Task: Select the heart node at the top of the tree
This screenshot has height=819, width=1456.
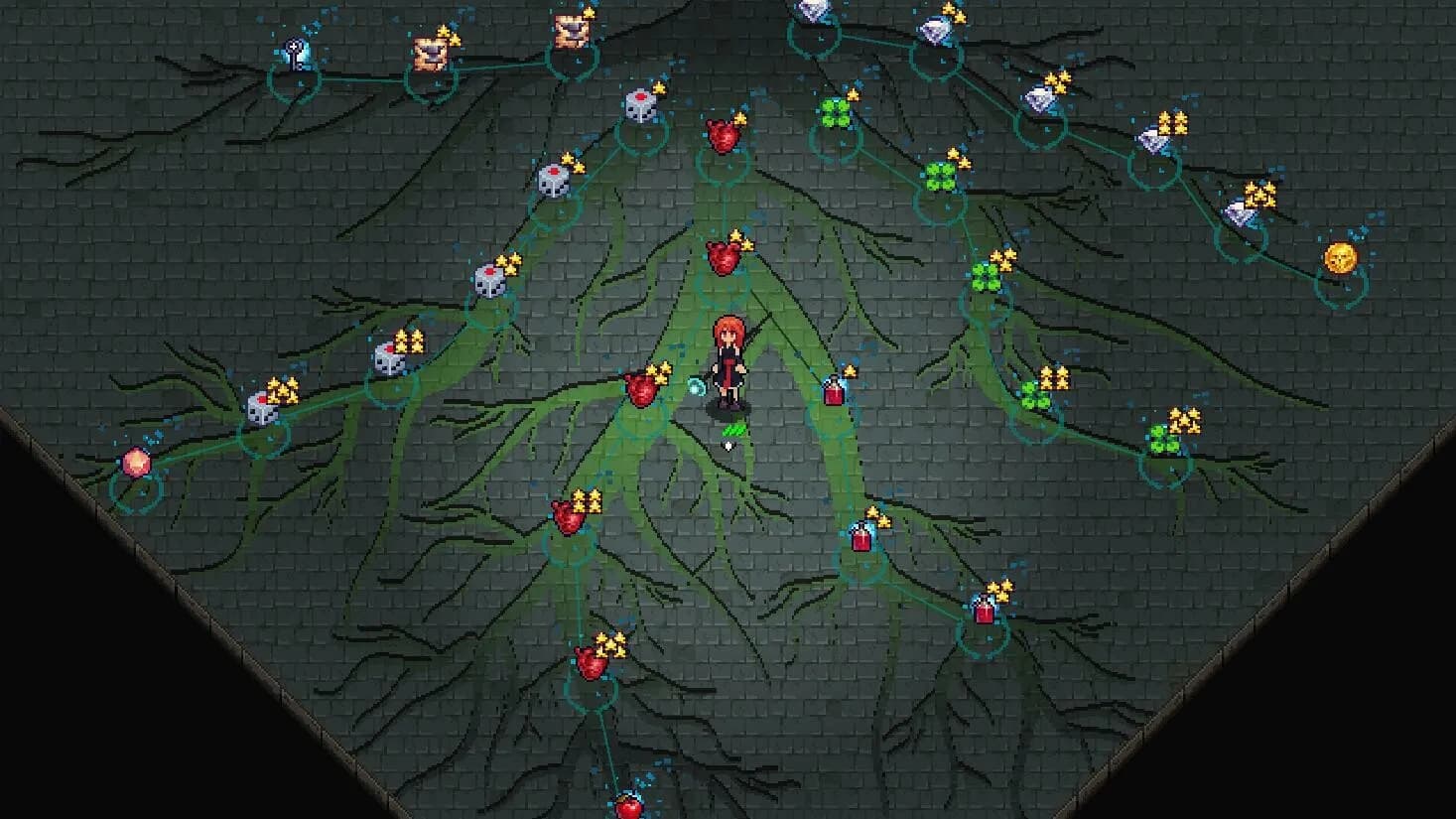Action: point(722,134)
